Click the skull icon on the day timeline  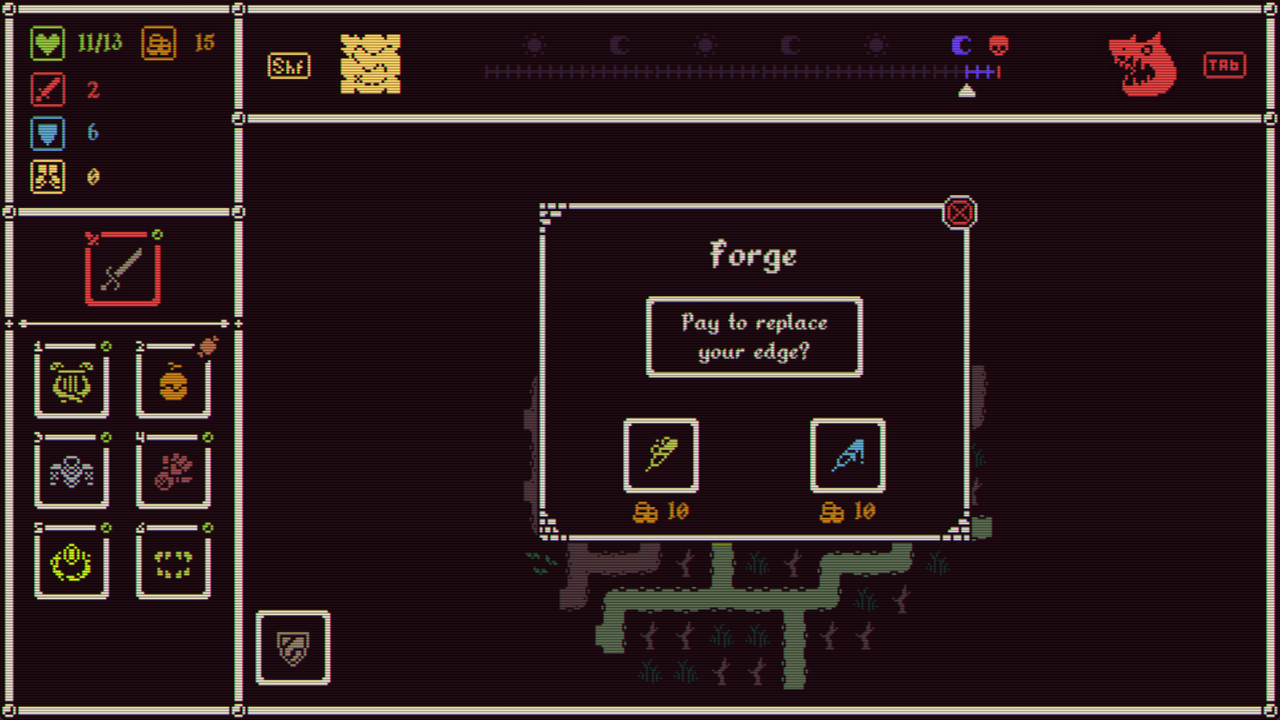999,45
